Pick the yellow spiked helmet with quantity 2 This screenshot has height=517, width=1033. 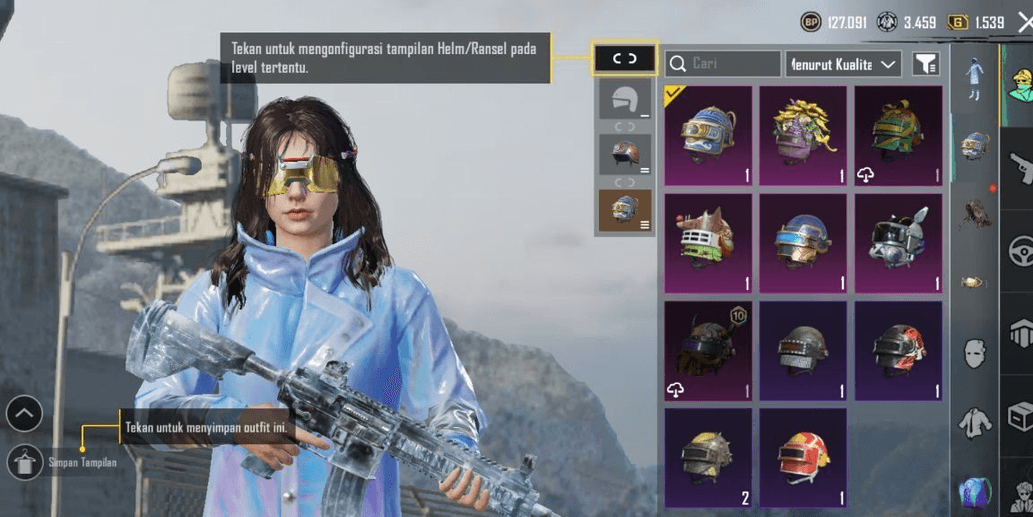707,457
